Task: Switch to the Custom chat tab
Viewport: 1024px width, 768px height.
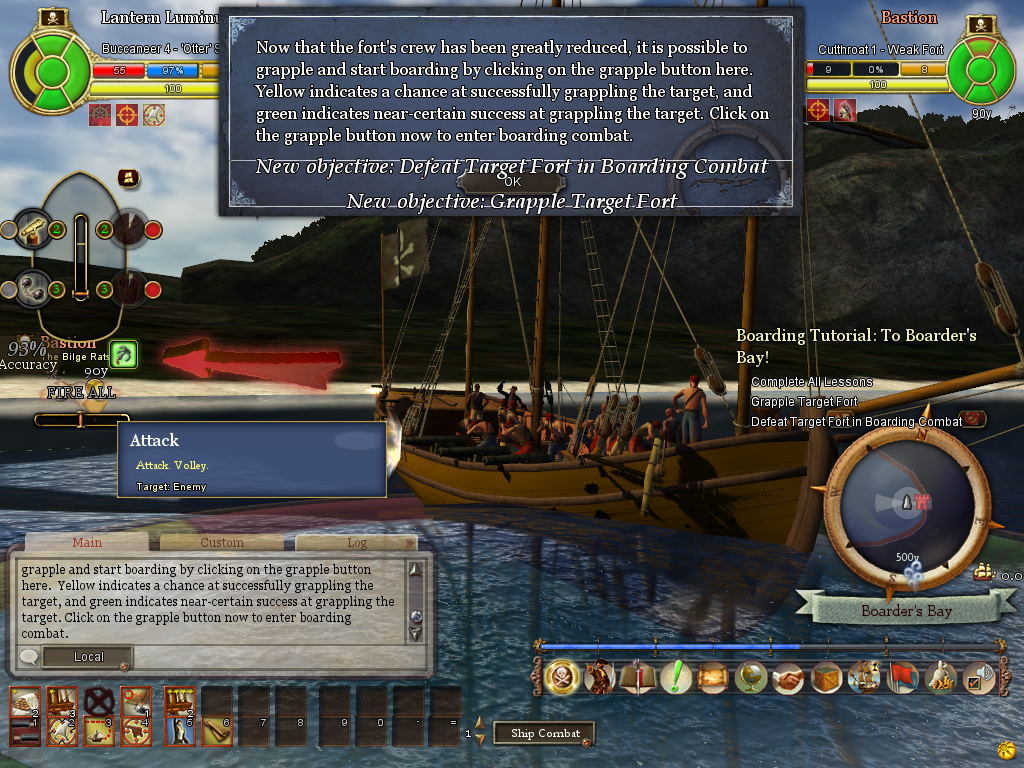Action: click(222, 542)
